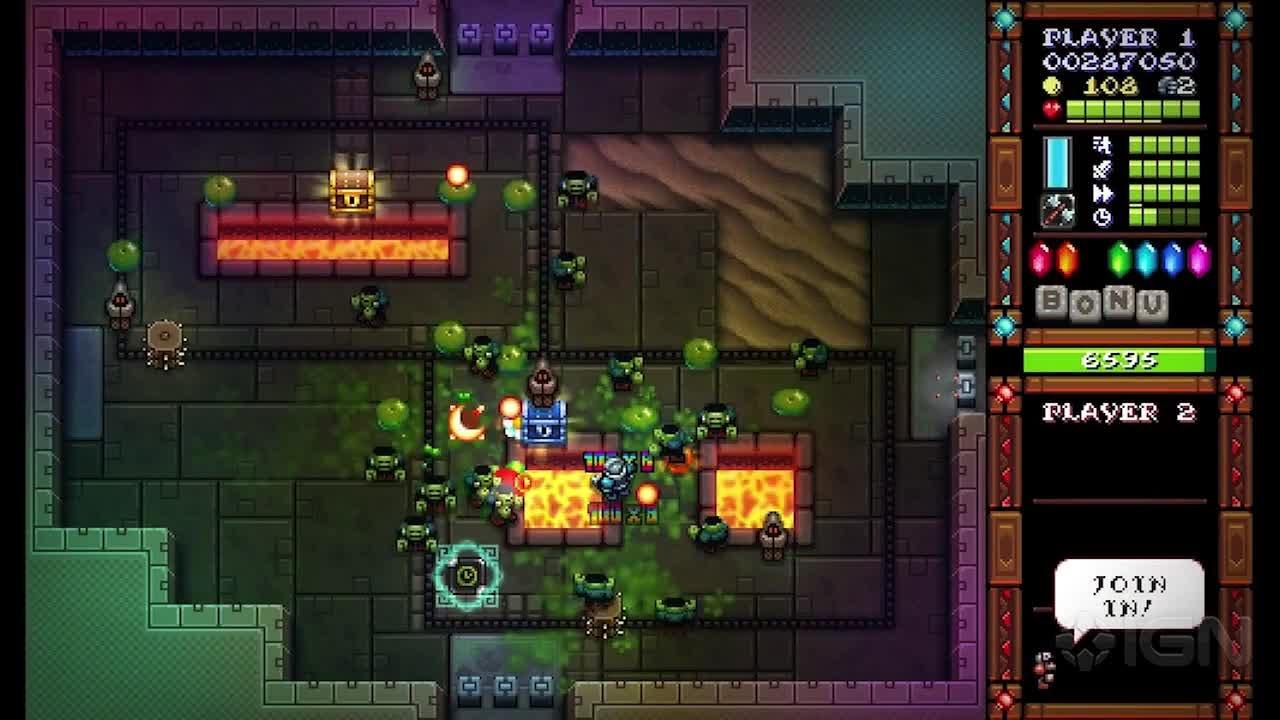Viewport: 1280px width, 720px height.
Task: Select the axe weapon icon in Player 1 panel
Action: pyautogui.click(x=1058, y=210)
